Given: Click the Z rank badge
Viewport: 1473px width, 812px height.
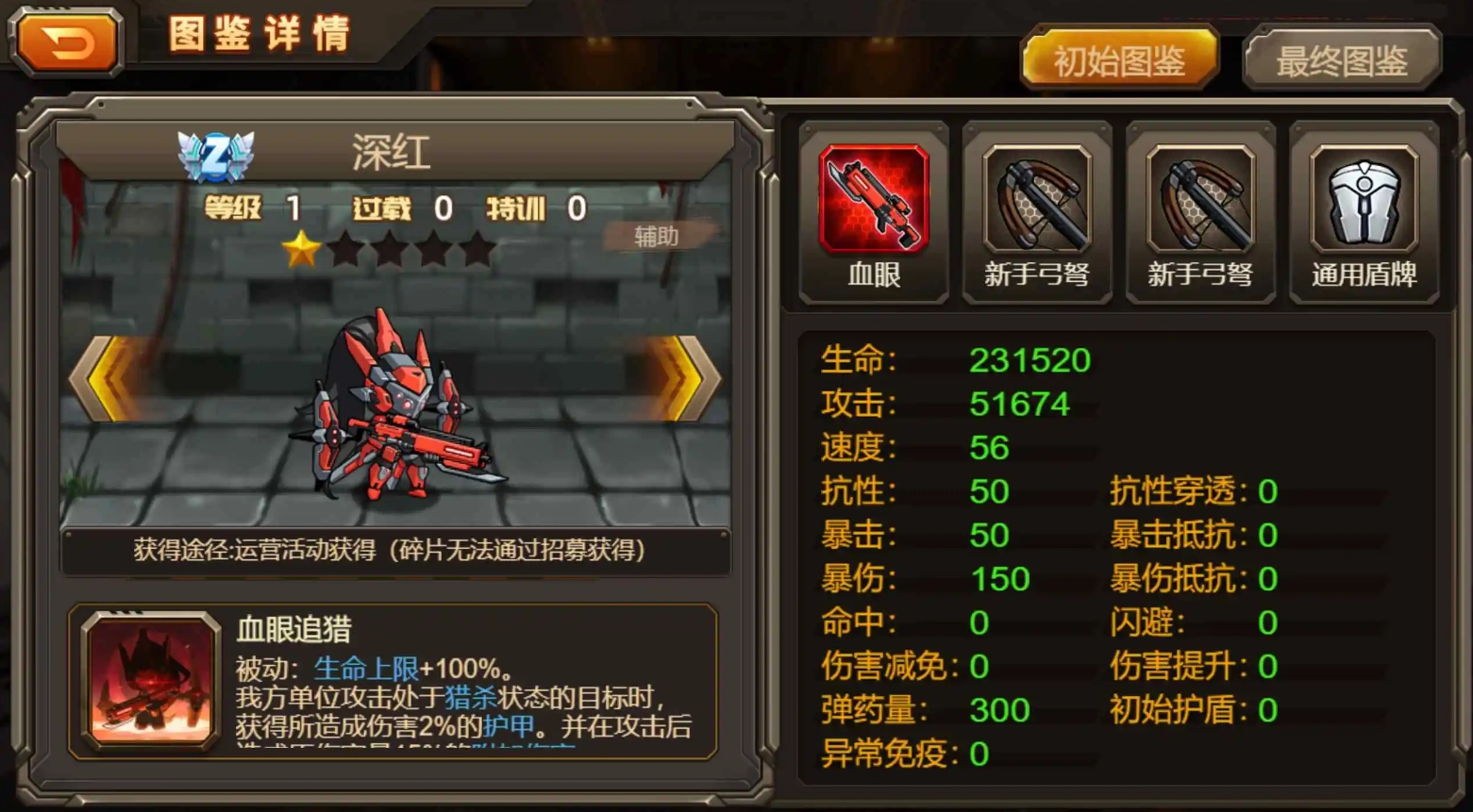Looking at the screenshot, I should (x=216, y=155).
